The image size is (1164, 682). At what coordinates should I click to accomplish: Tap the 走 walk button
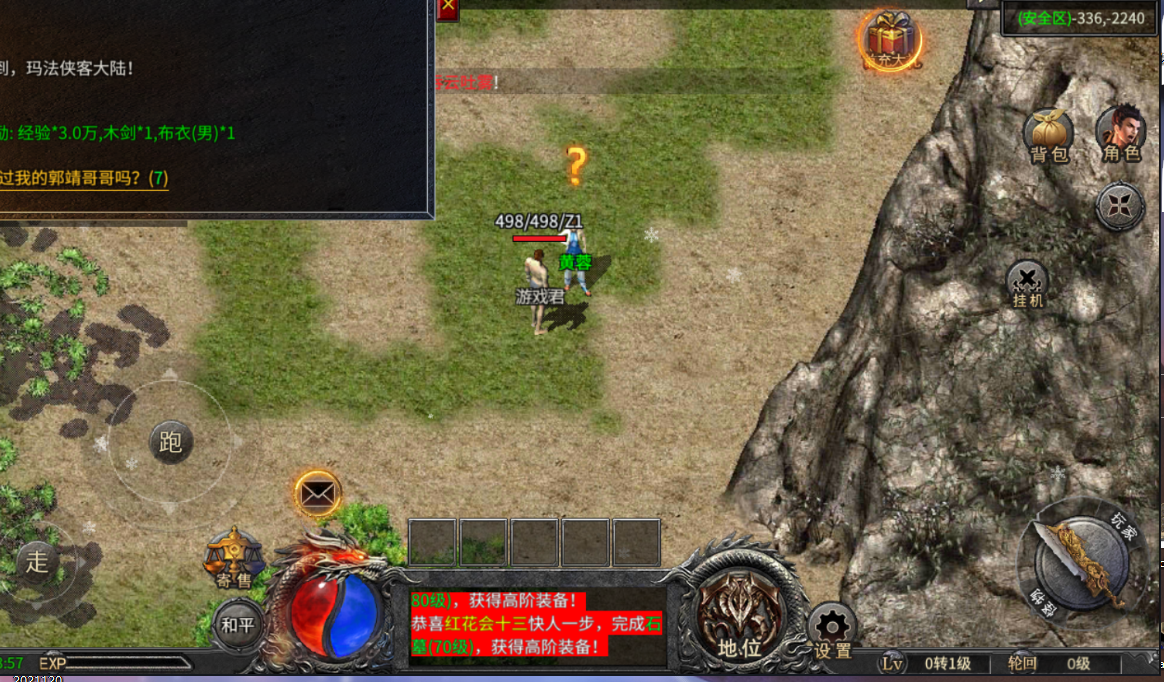pos(37,561)
